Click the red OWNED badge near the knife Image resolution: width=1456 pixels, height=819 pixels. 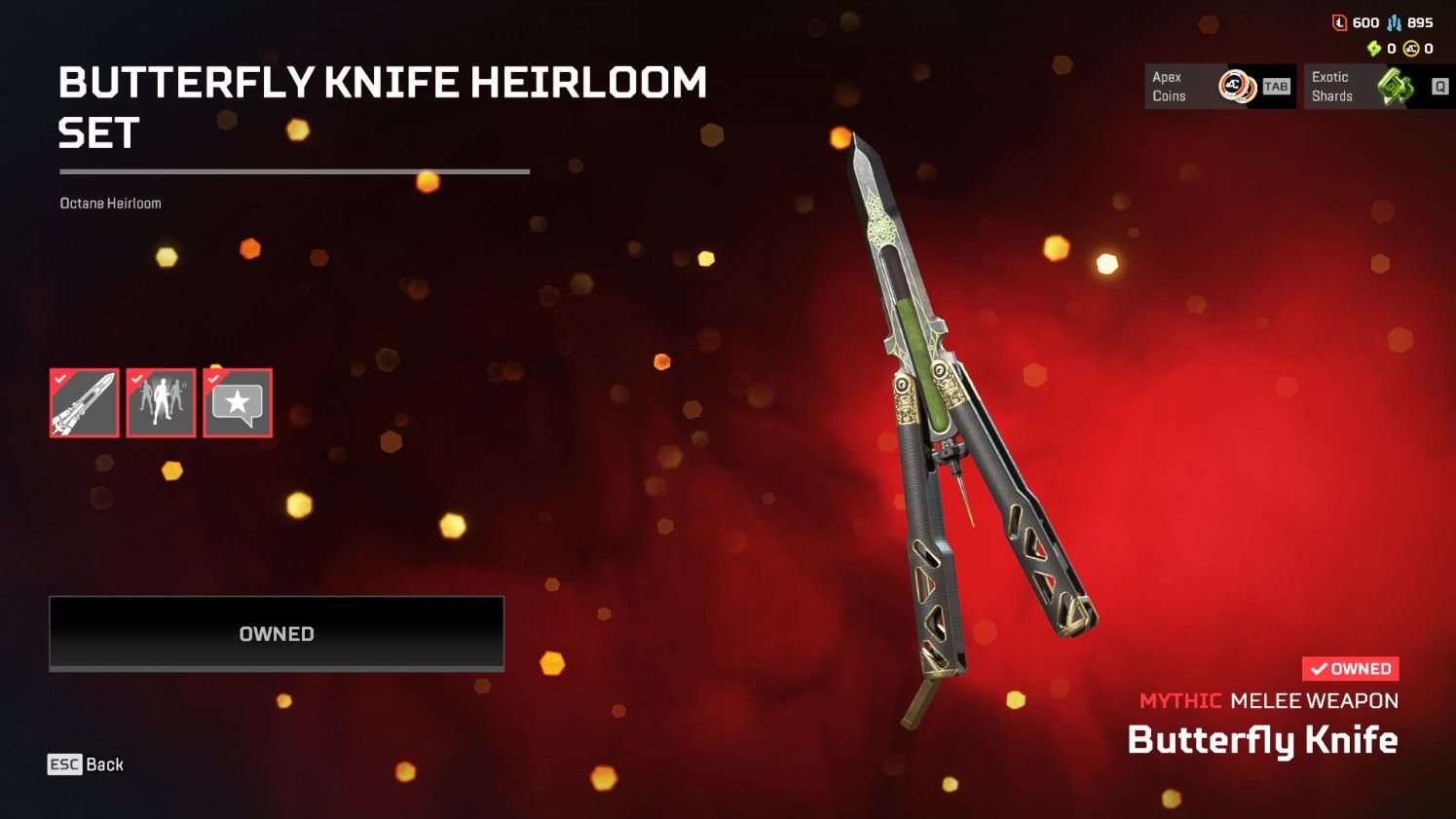point(1350,668)
